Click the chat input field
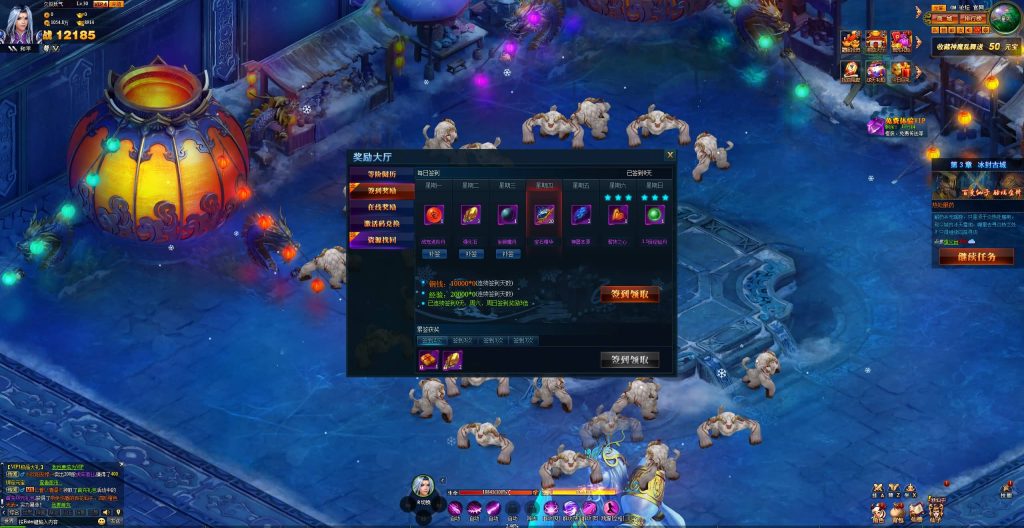This screenshot has width=1024, height=528. coord(50,521)
